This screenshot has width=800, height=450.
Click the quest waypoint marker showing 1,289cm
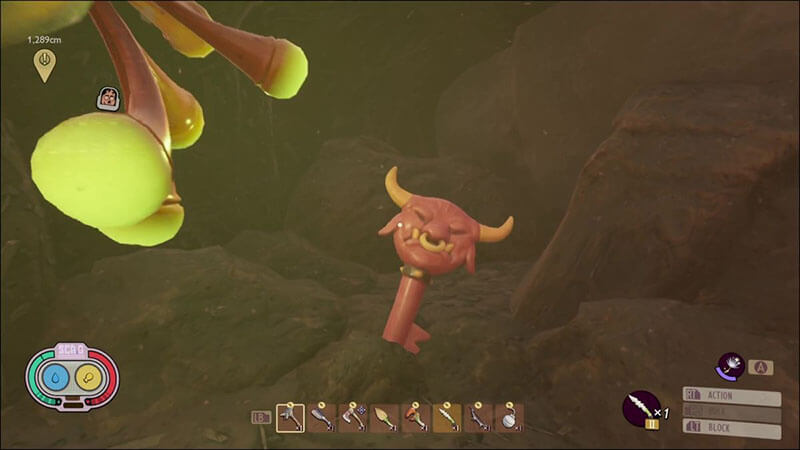click(44, 64)
